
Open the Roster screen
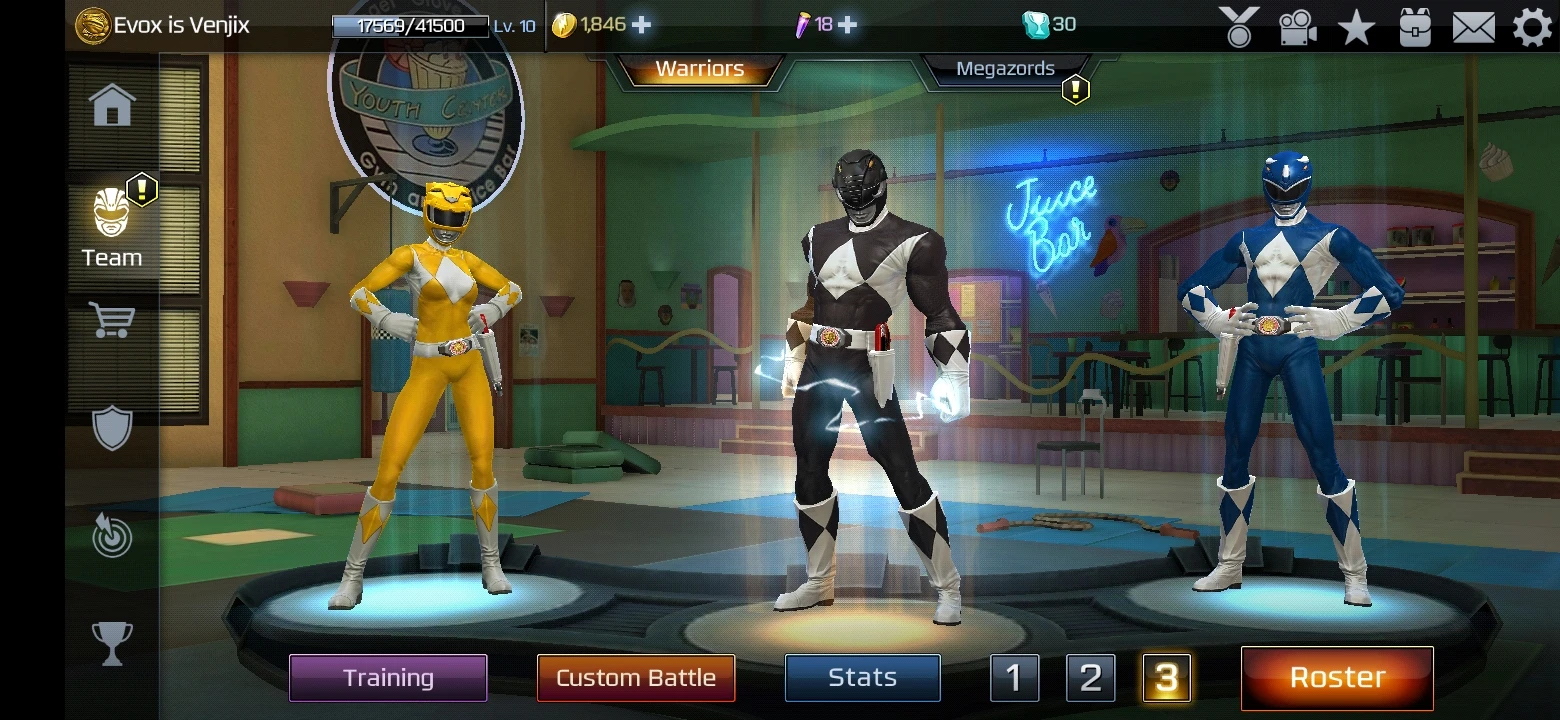tap(1337, 677)
